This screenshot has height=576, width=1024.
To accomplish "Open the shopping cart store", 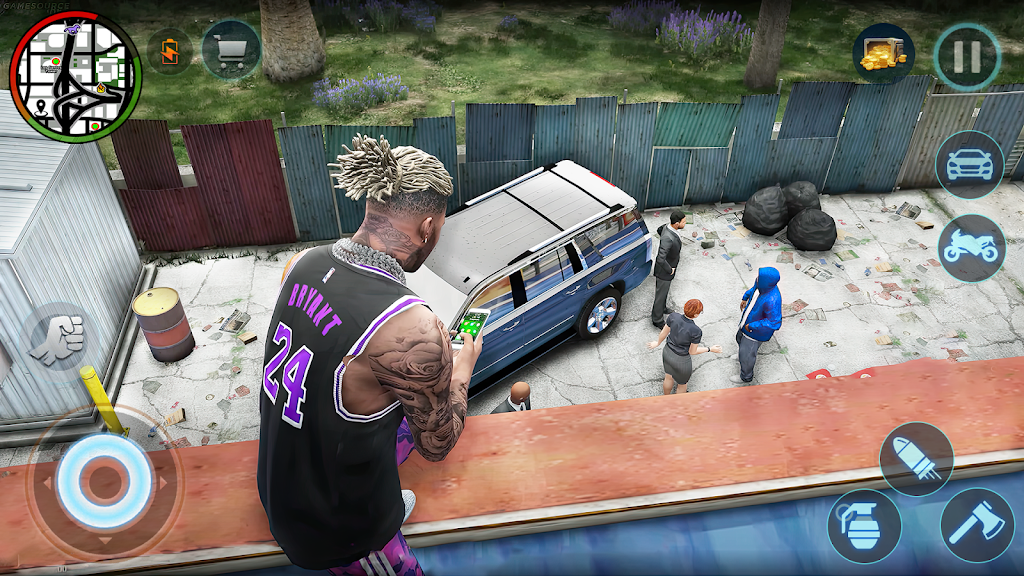I will [231, 49].
